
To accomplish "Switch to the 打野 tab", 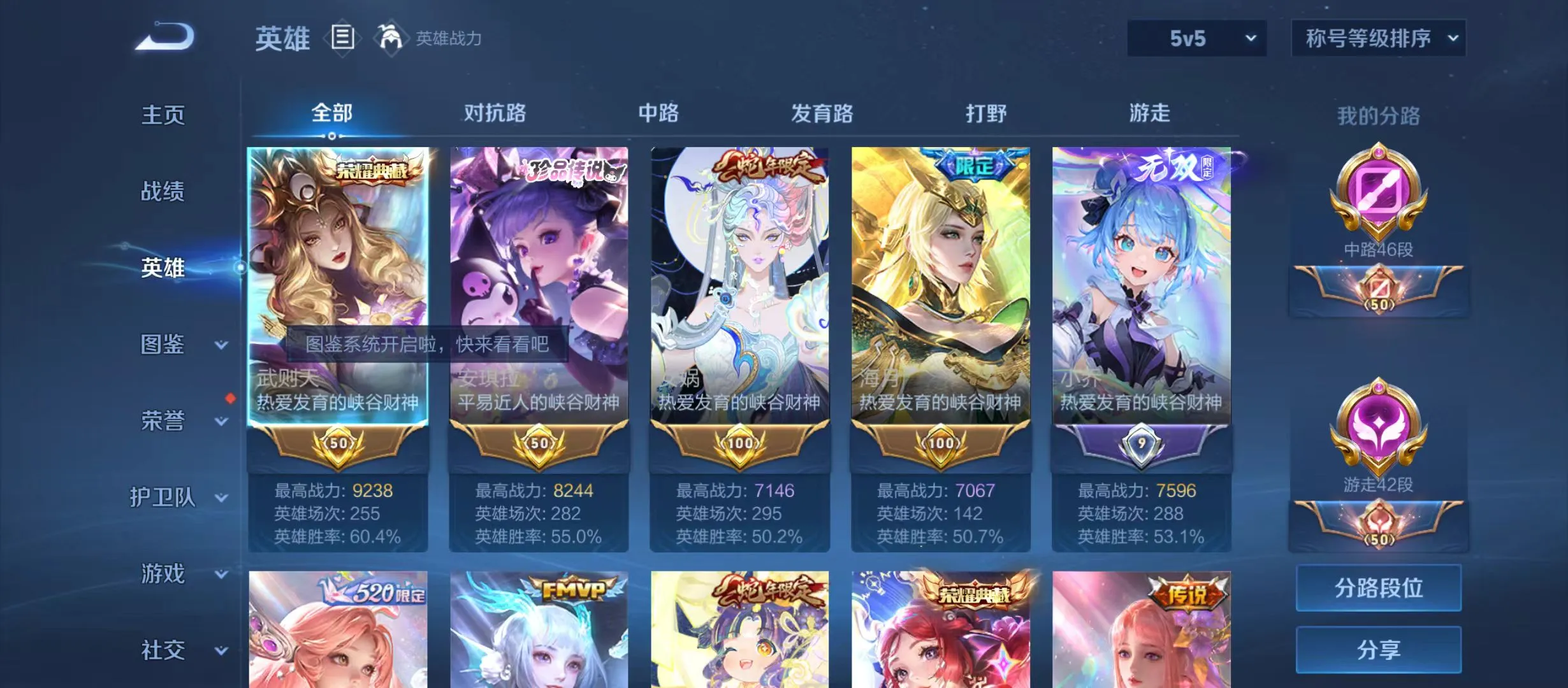I will click(985, 113).
